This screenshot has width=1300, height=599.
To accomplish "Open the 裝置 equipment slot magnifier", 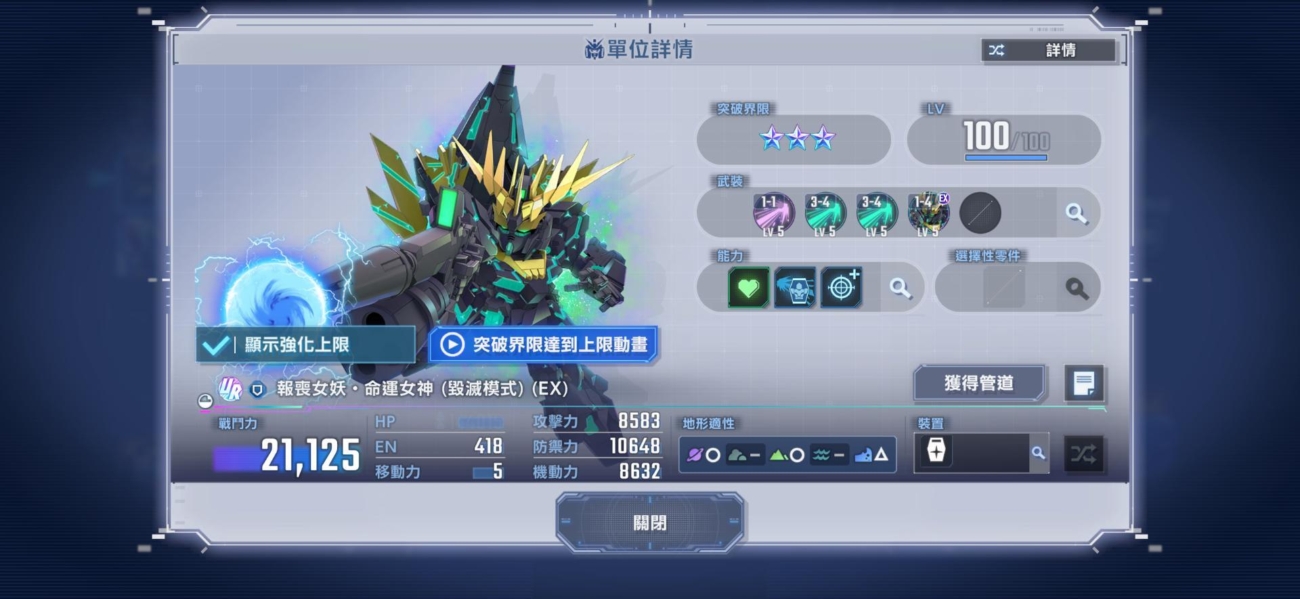I will [1038, 453].
